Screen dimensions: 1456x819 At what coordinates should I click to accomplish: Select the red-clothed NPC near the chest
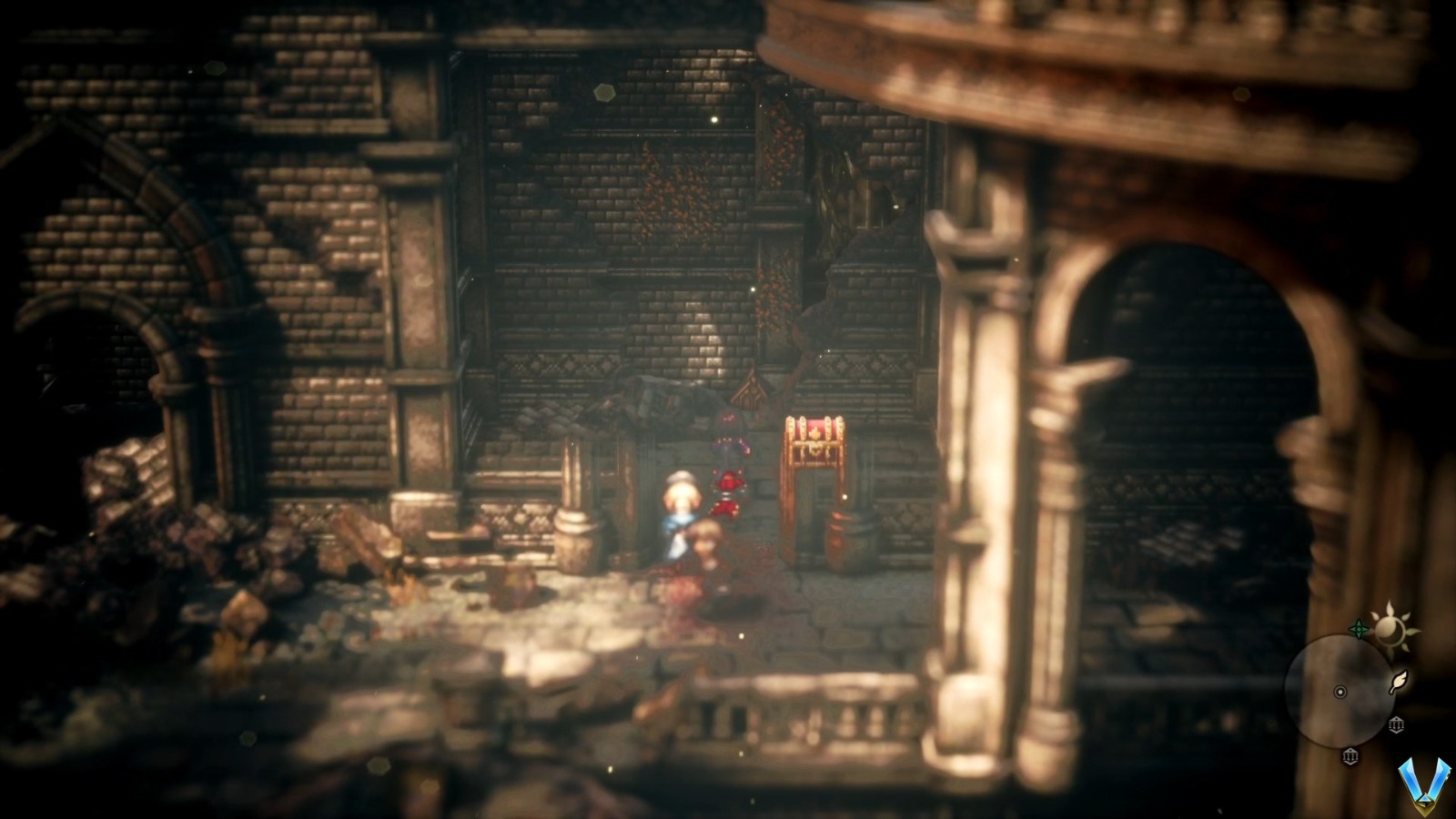[x=728, y=487]
